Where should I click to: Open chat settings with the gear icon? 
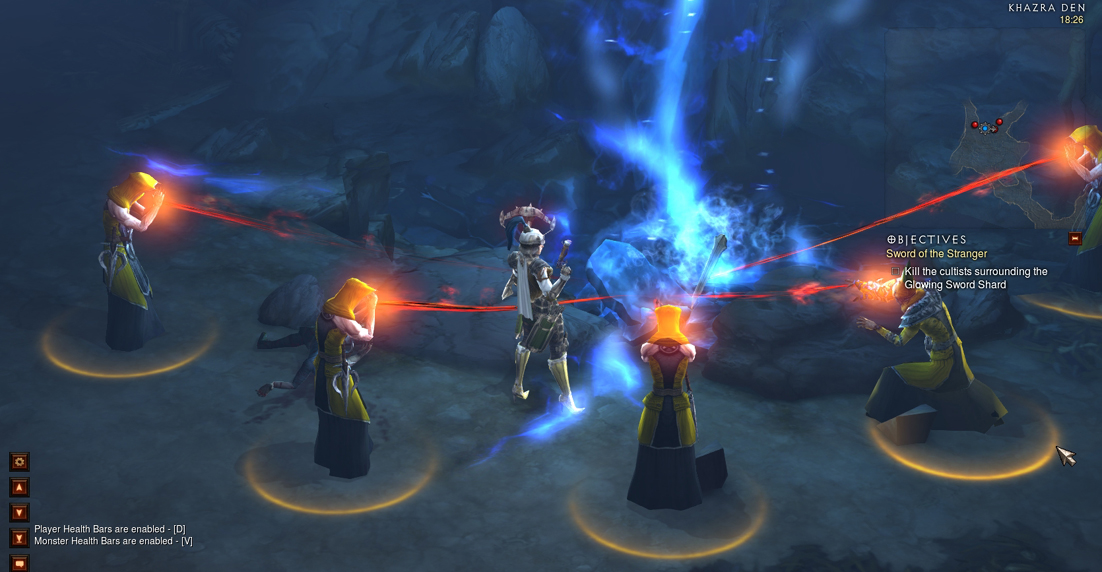[19, 462]
